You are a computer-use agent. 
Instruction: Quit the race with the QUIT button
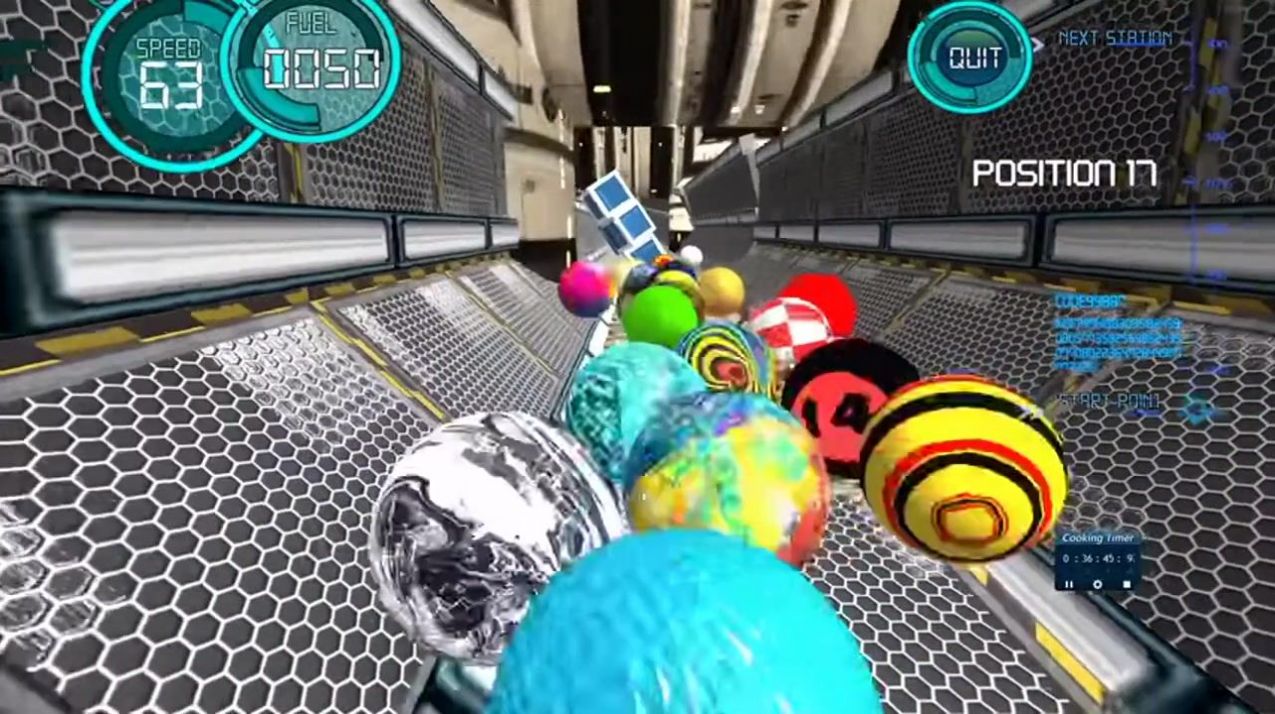tap(970, 57)
